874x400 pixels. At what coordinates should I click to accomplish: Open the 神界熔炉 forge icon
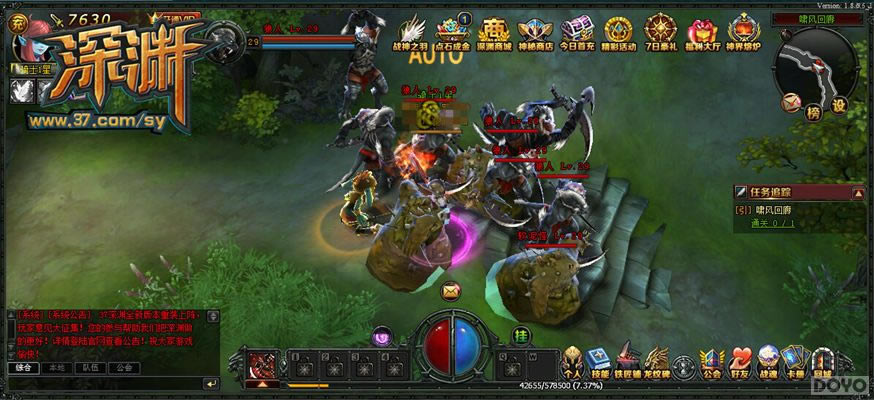click(744, 30)
